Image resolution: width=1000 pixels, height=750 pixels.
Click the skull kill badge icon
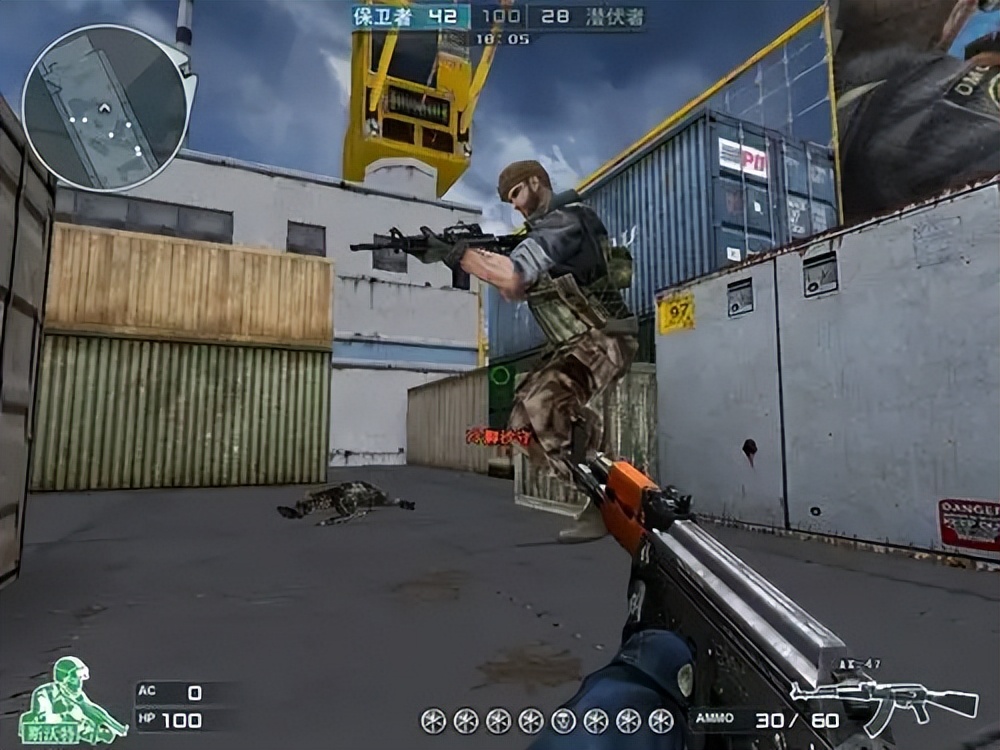(564, 720)
